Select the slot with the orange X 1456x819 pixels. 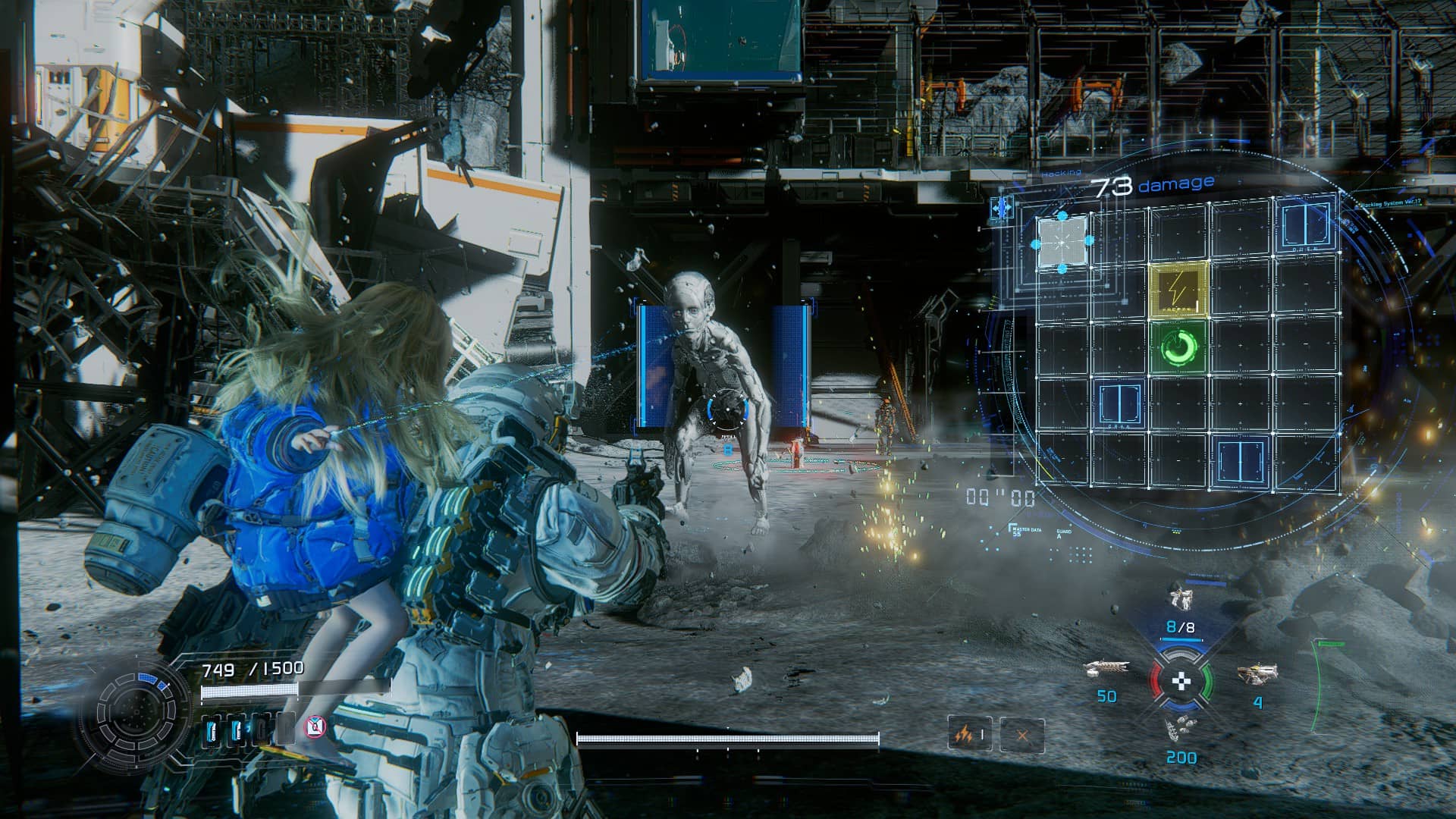coord(1021,735)
